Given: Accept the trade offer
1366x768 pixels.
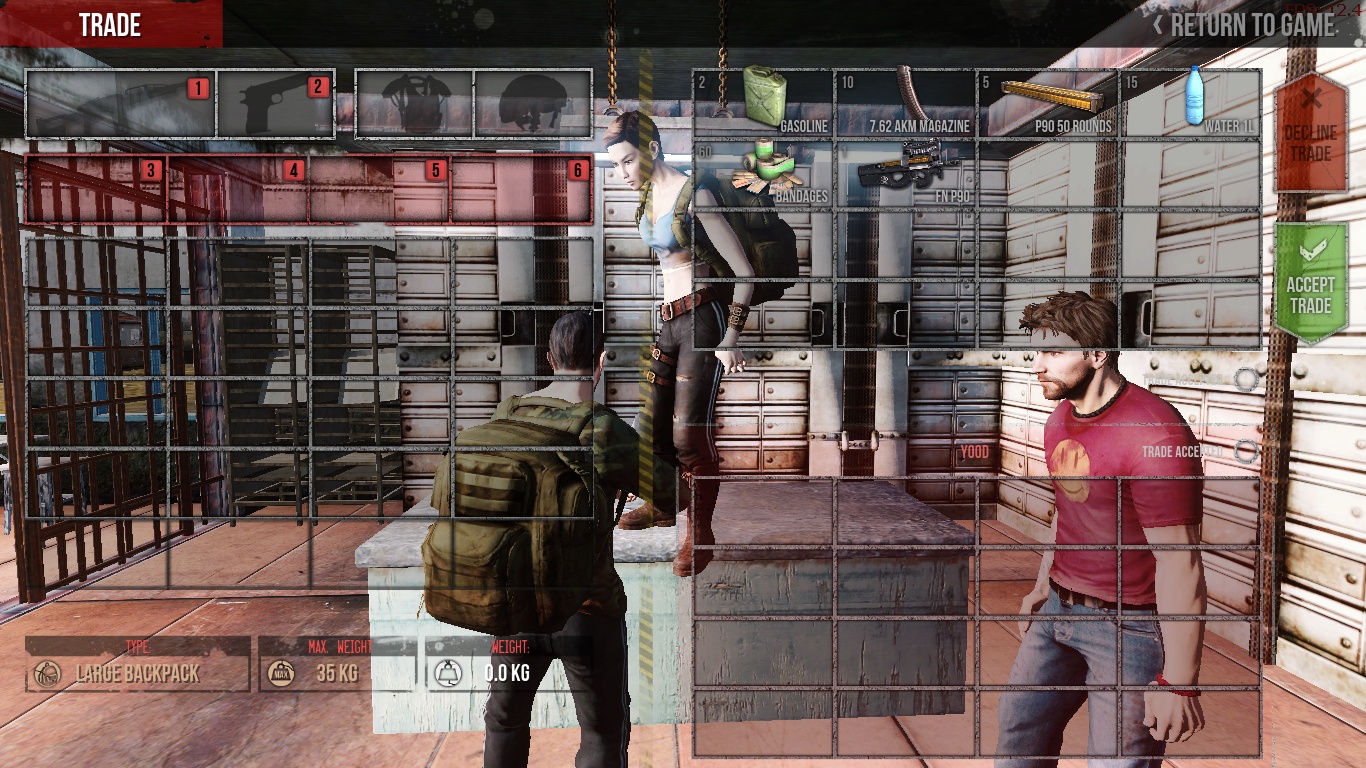Looking at the screenshot, I should coord(1310,284).
